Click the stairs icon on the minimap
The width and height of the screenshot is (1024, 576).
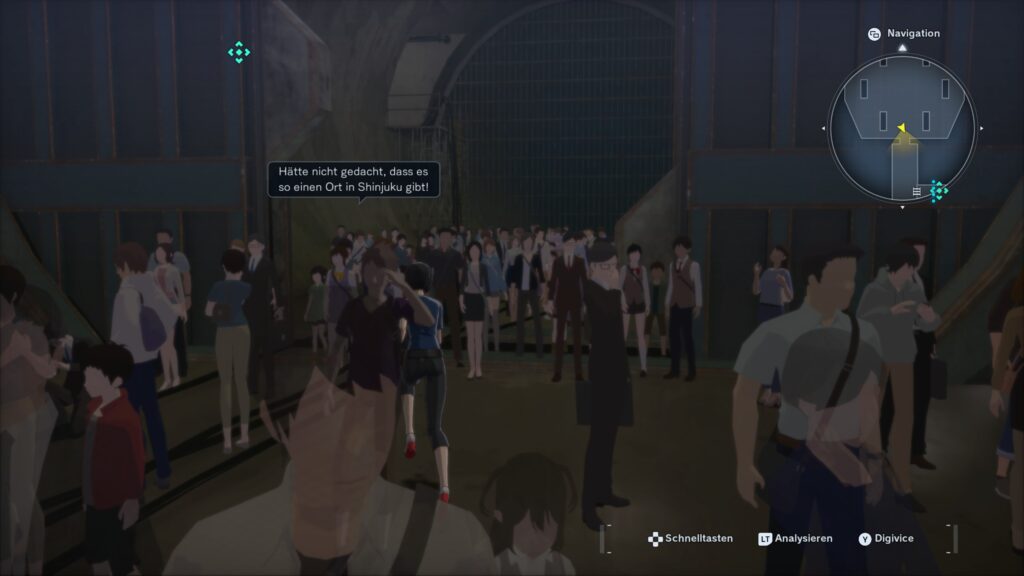pos(916,190)
